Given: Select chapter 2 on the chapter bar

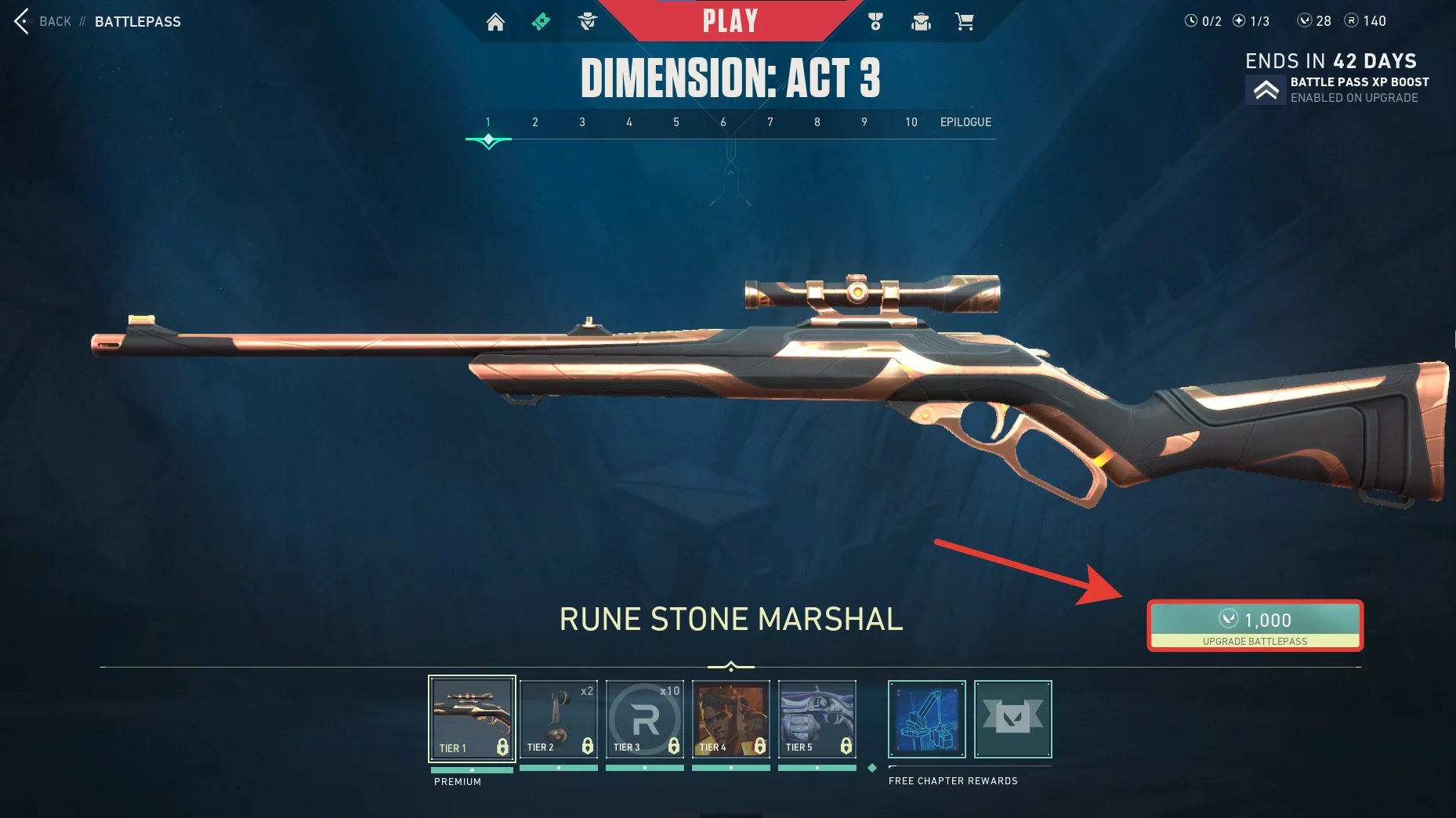Looking at the screenshot, I should point(535,122).
